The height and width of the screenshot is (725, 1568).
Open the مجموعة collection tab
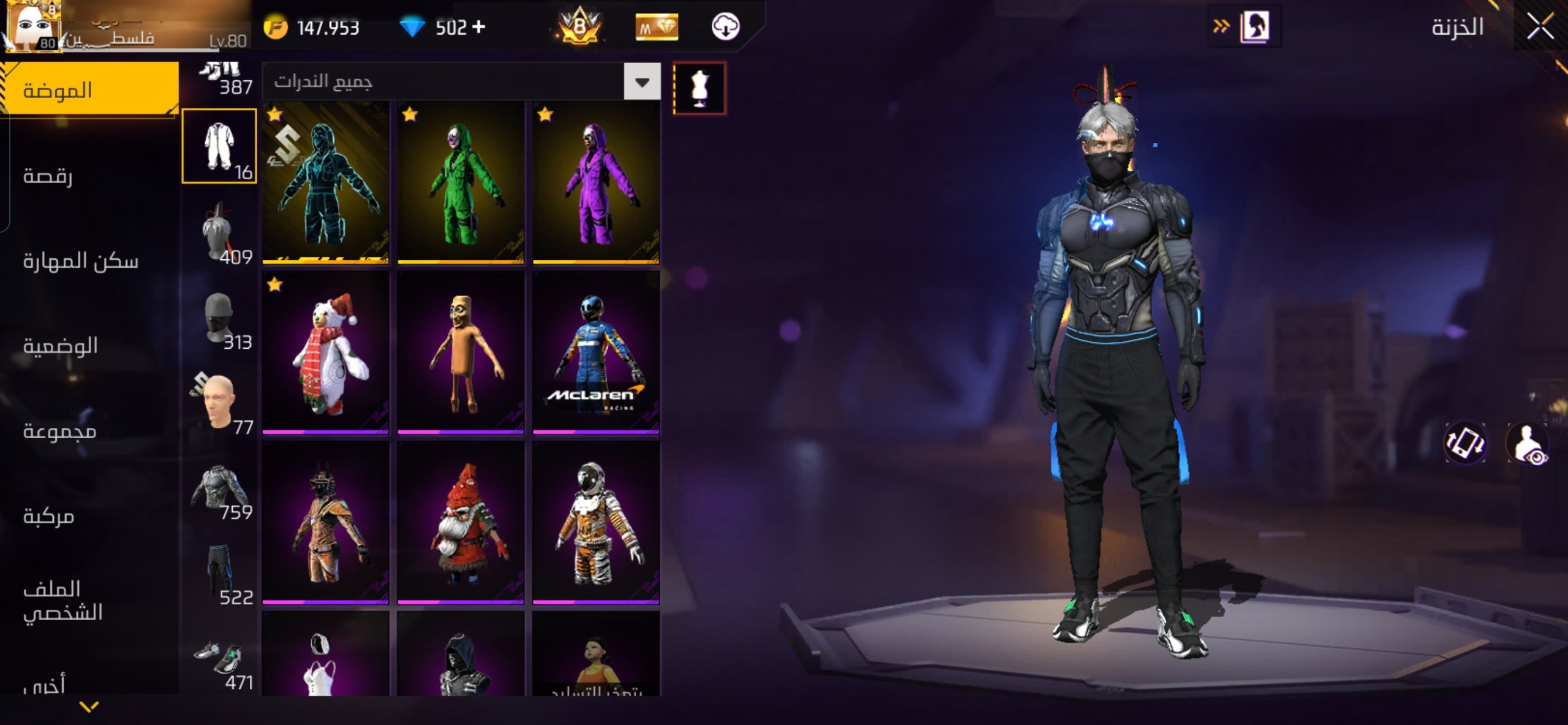(60, 431)
